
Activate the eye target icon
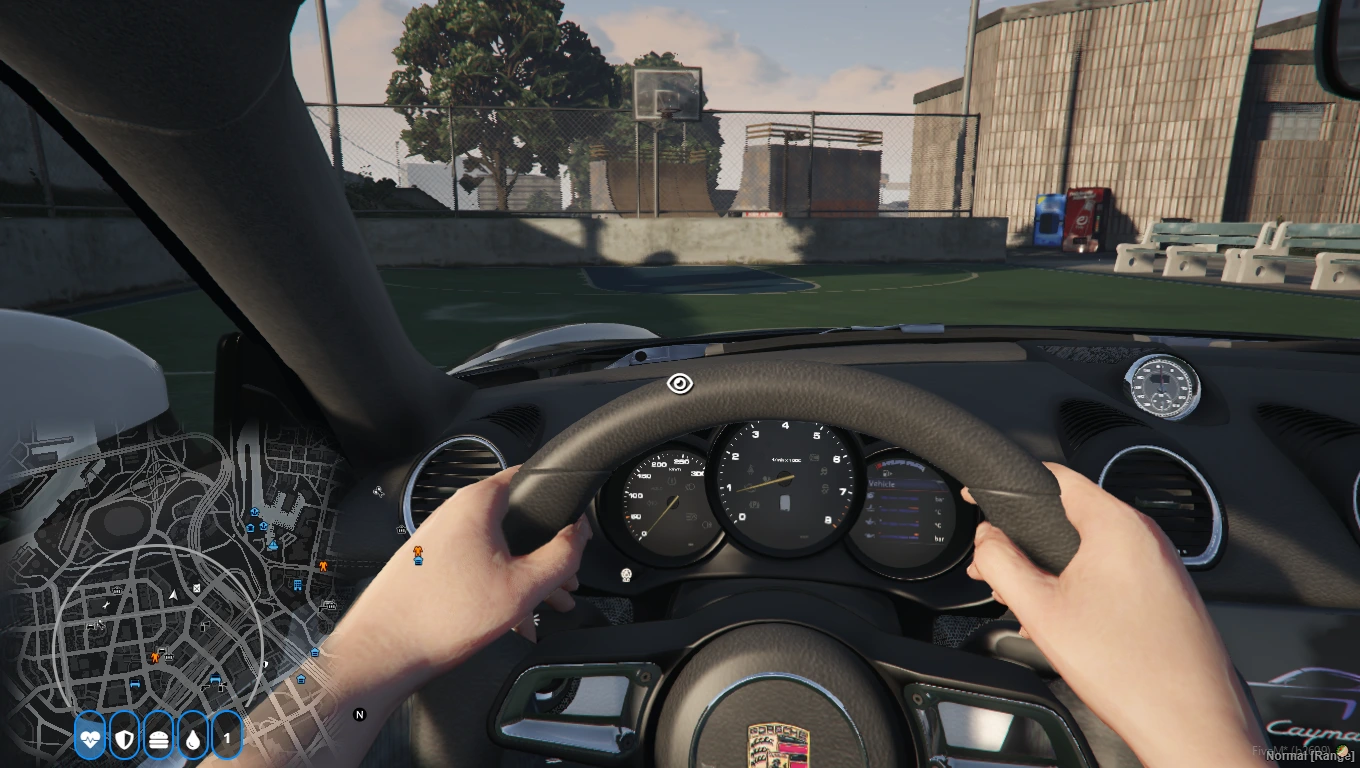pyautogui.click(x=680, y=383)
